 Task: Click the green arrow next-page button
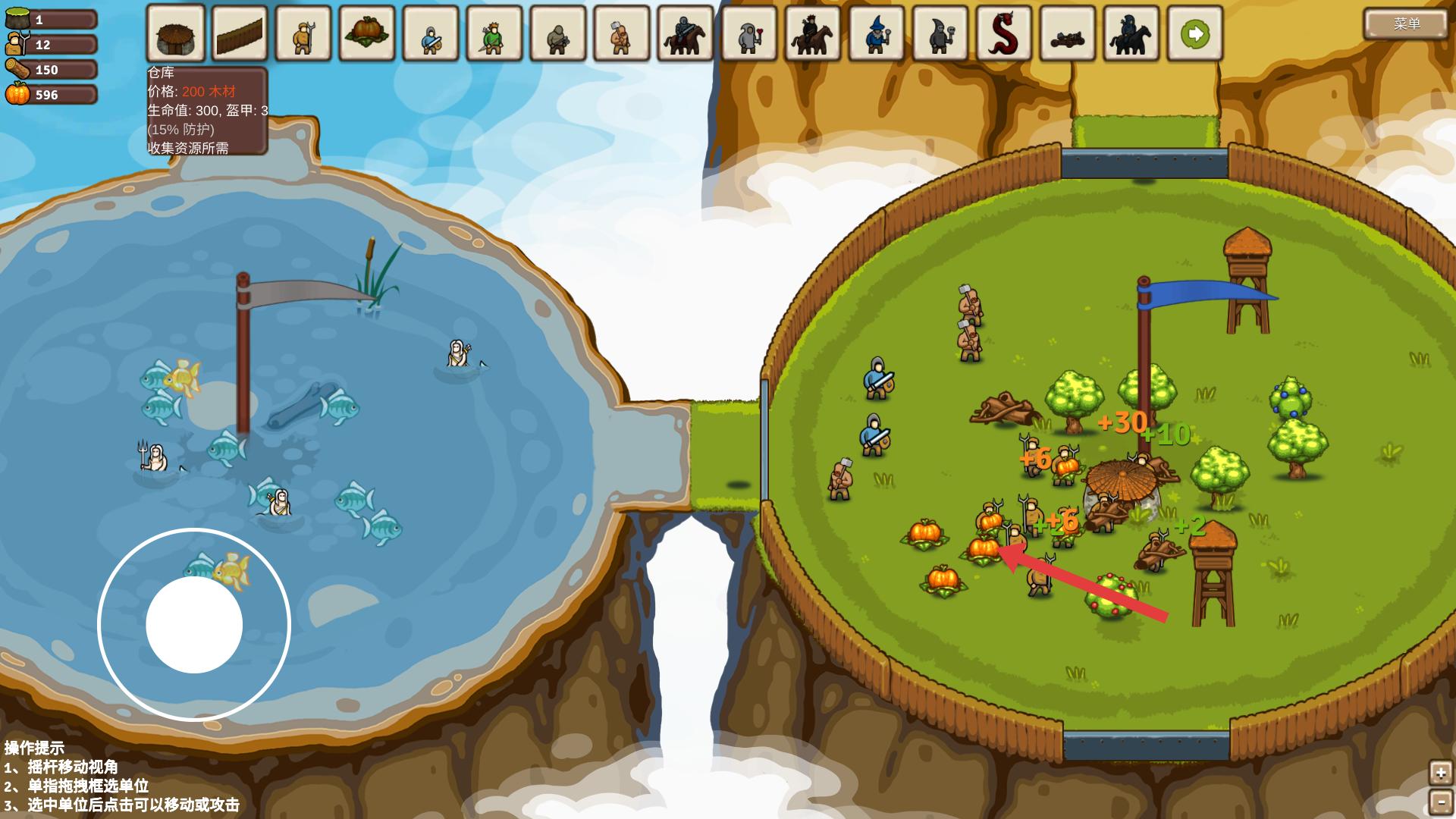tap(1195, 34)
